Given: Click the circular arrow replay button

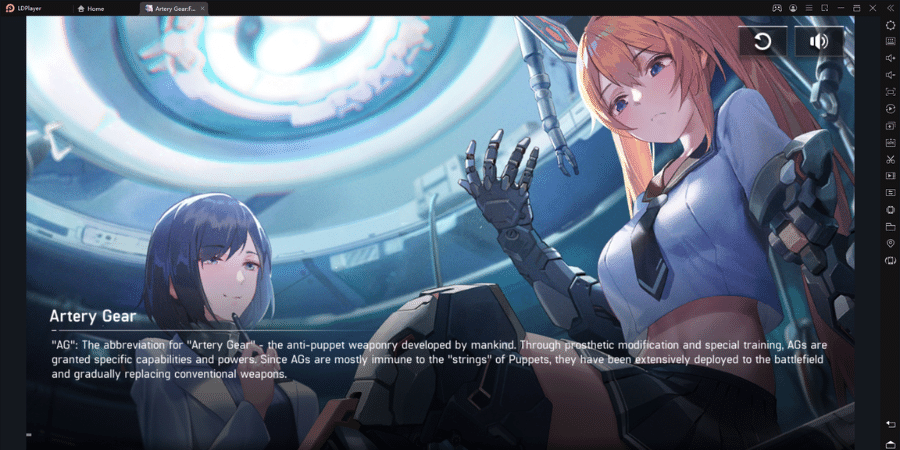Looking at the screenshot, I should [x=763, y=41].
